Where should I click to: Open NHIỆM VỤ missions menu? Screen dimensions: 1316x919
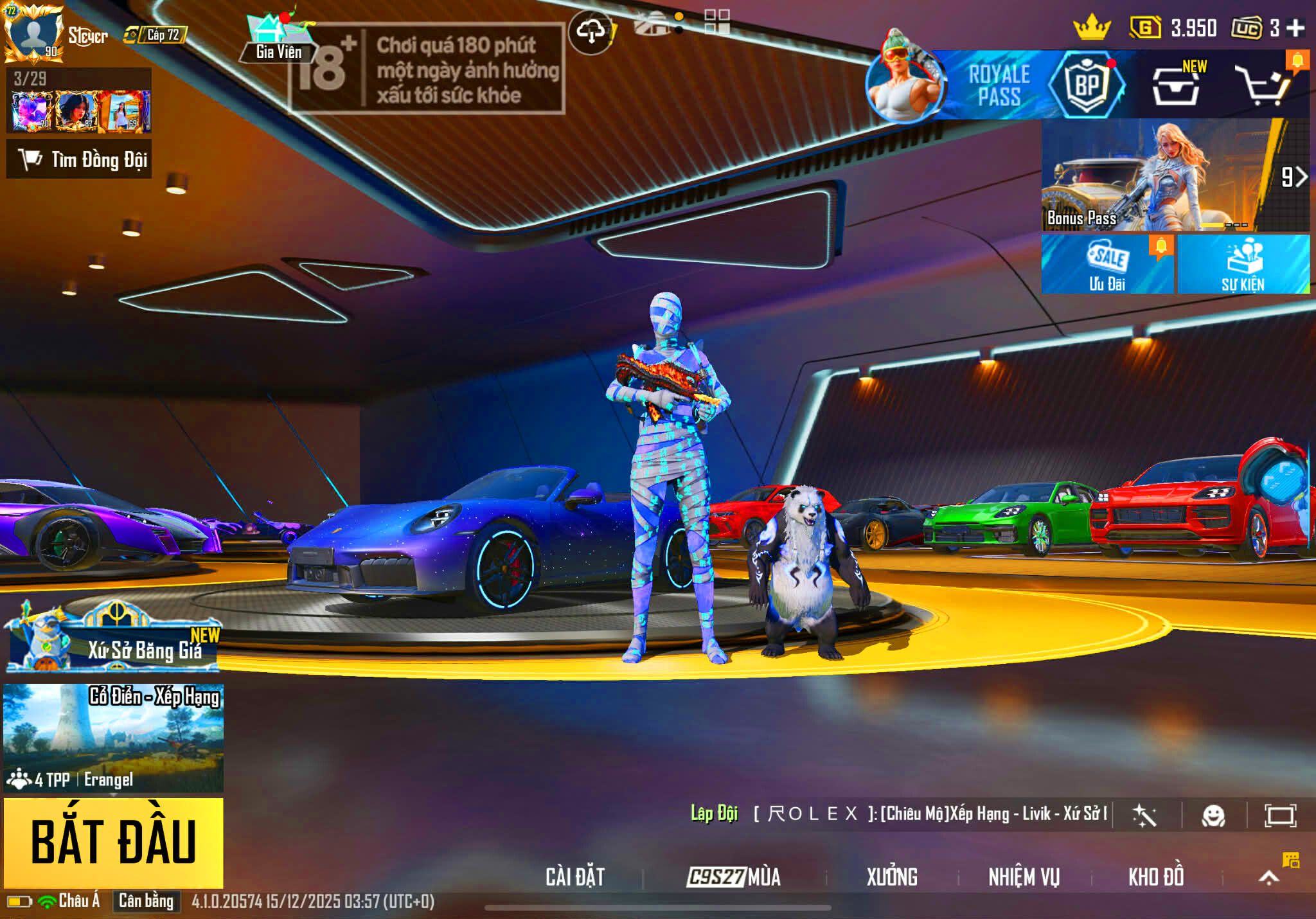(1024, 877)
